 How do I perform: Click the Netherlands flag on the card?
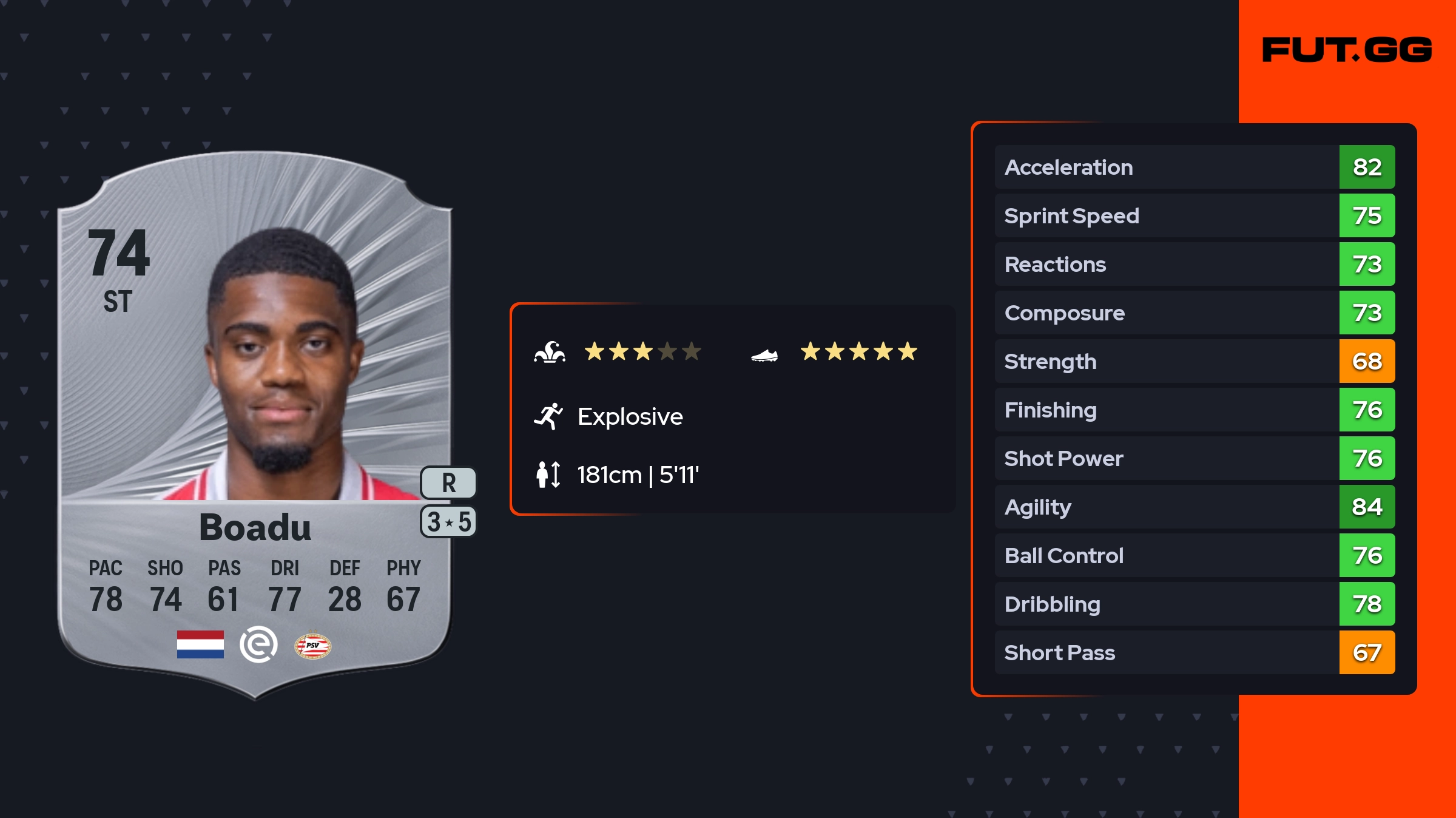coord(200,644)
